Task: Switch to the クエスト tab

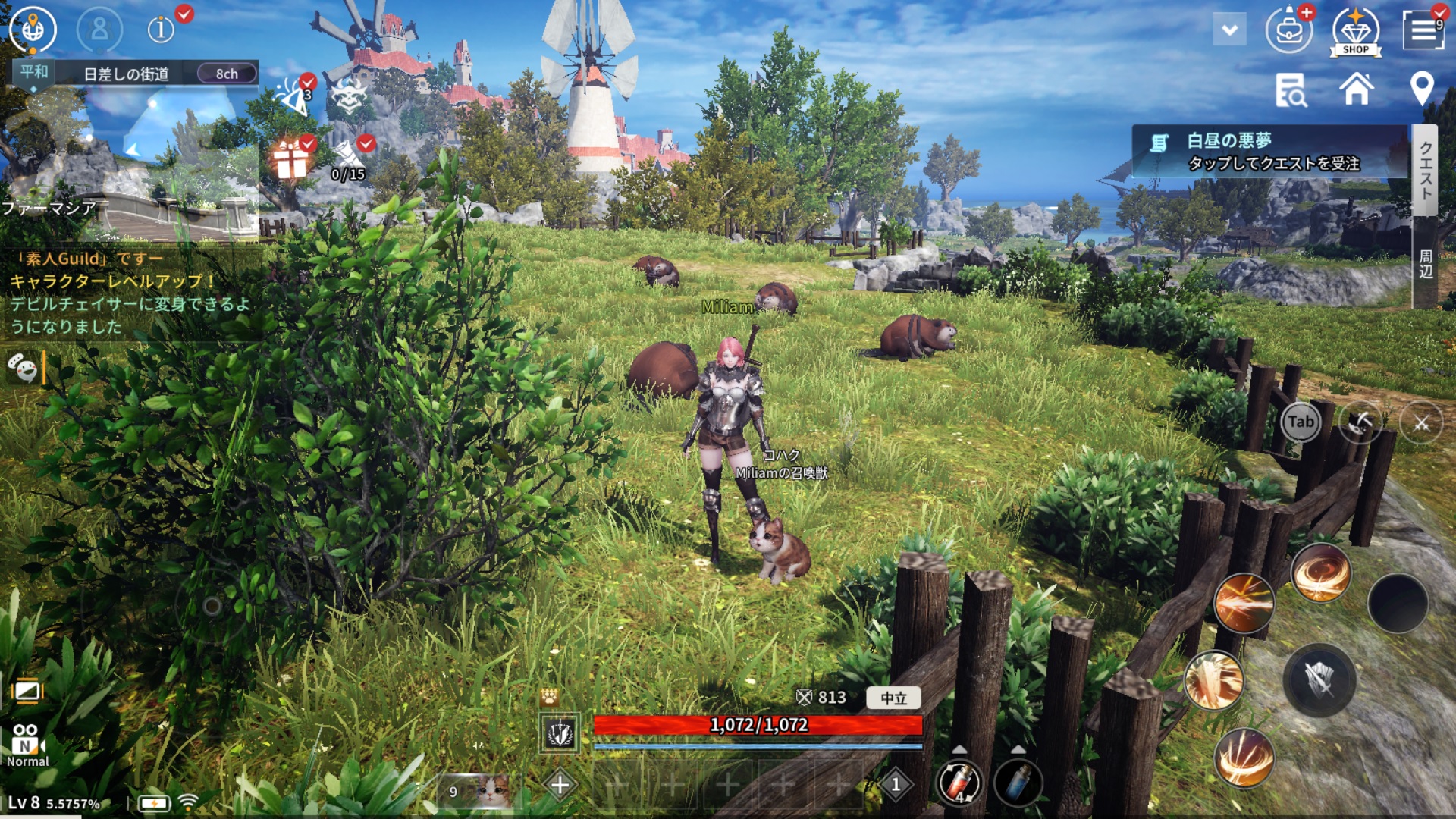Action: [x=1425, y=171]
